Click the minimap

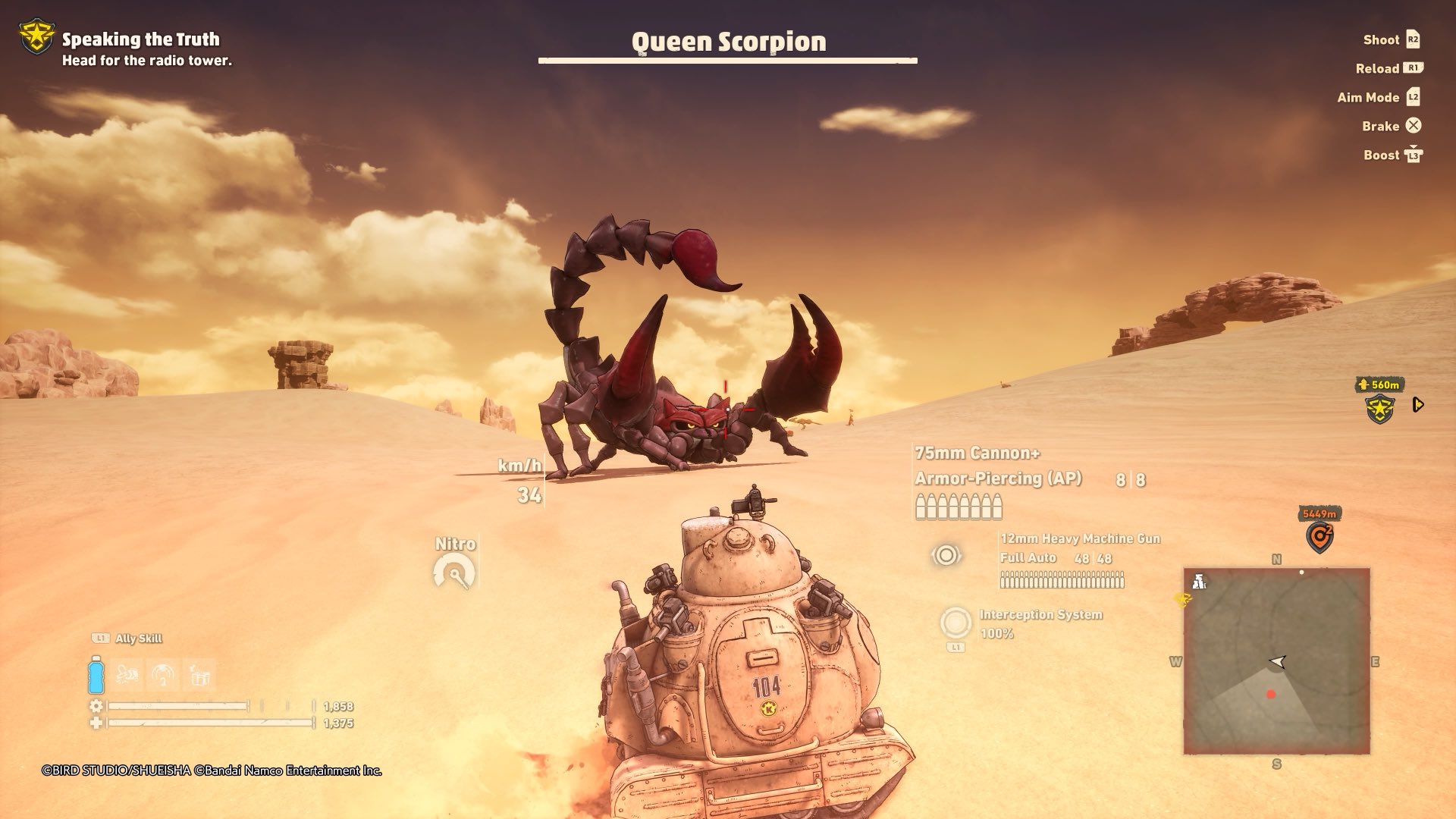[x=1276, y=661]
